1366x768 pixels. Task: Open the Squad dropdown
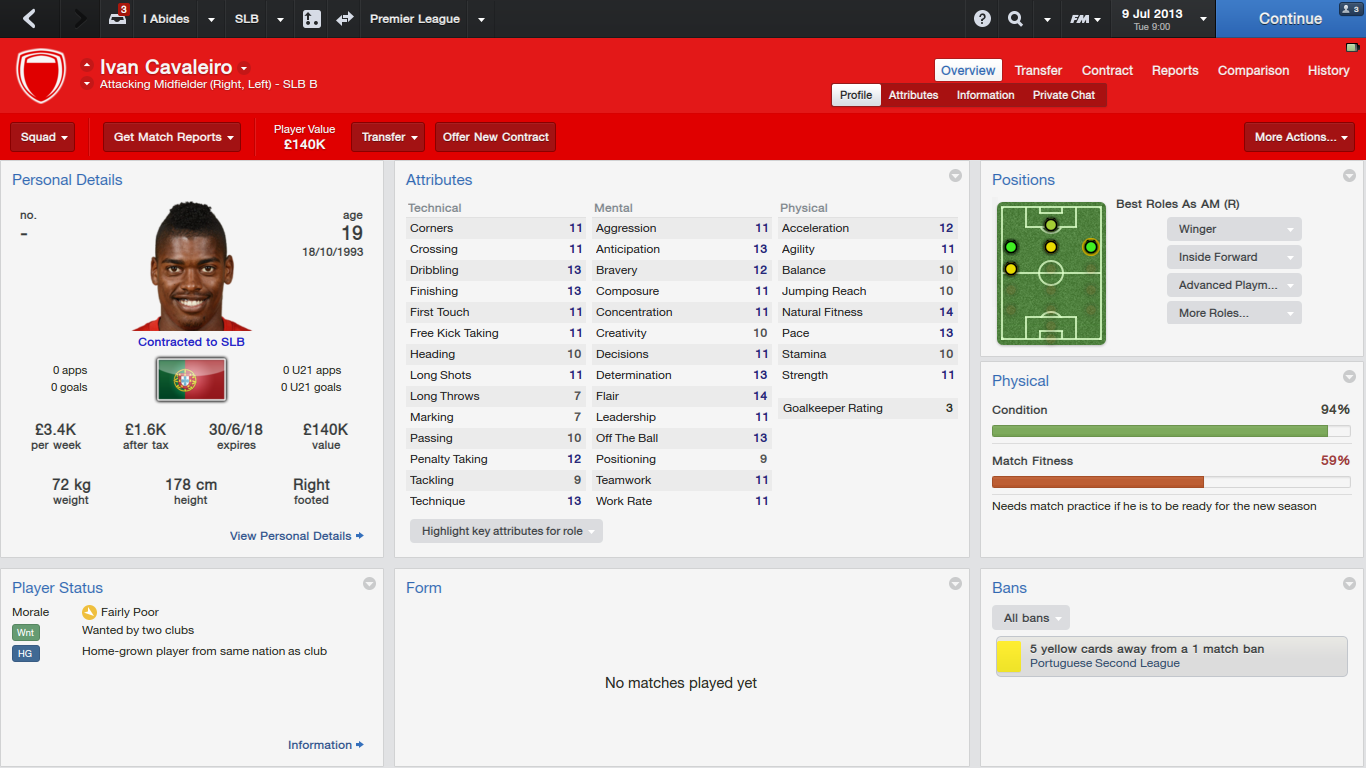pyautogui.click(x=45, y=137)
